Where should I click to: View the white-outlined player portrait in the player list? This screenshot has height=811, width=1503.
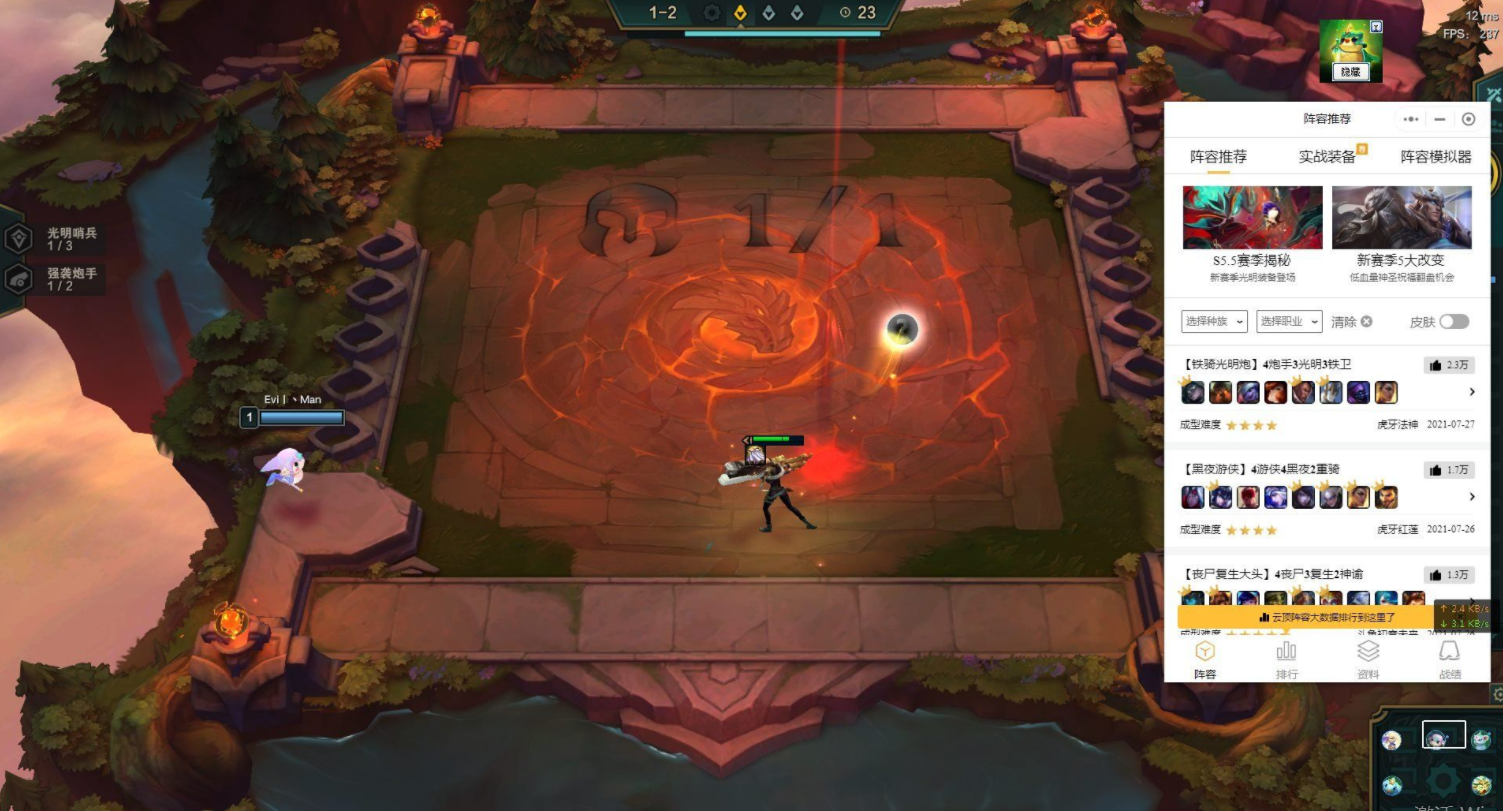click(x=1443, y=735)
